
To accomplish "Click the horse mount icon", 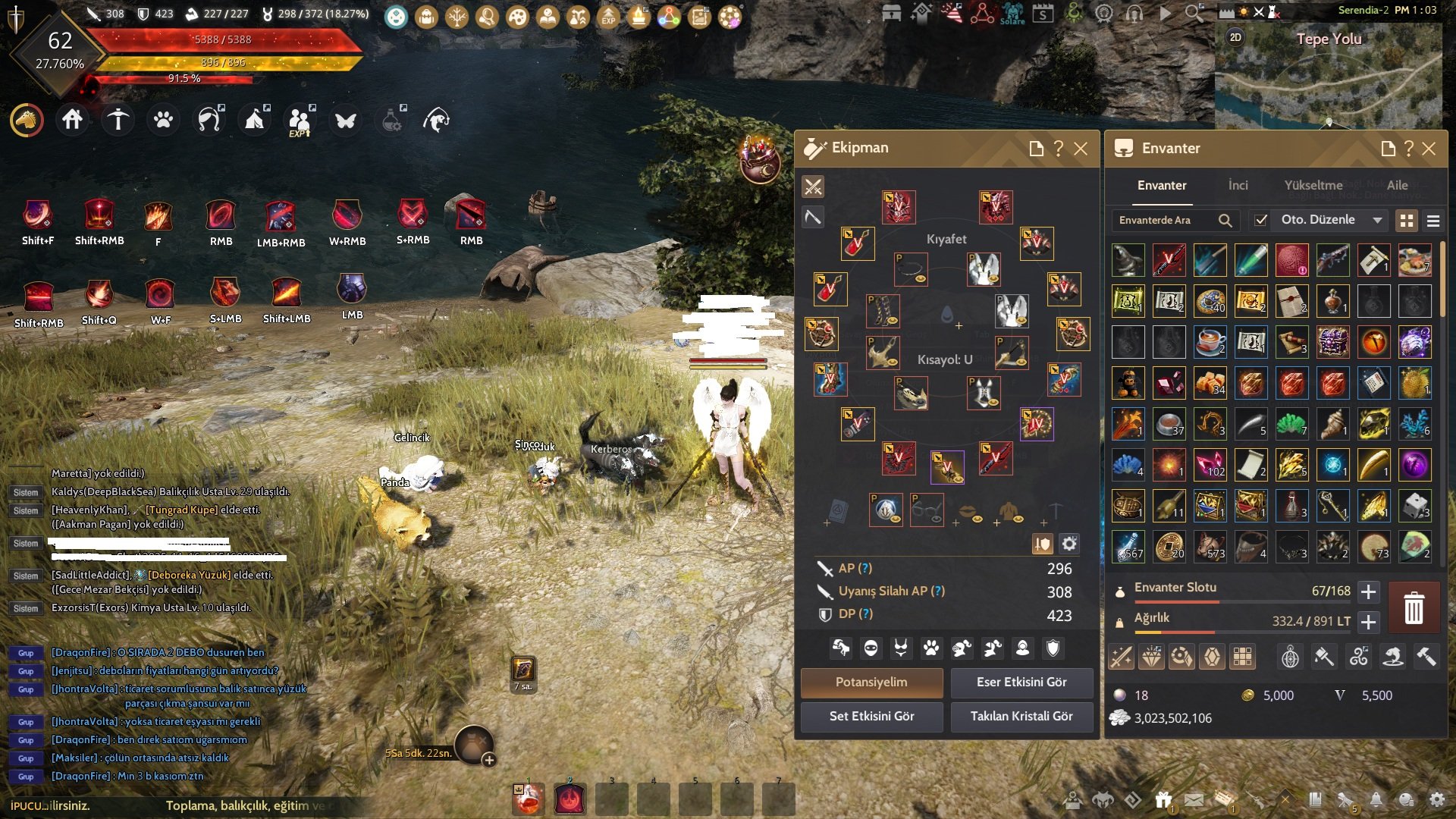I will pos(27,120).
